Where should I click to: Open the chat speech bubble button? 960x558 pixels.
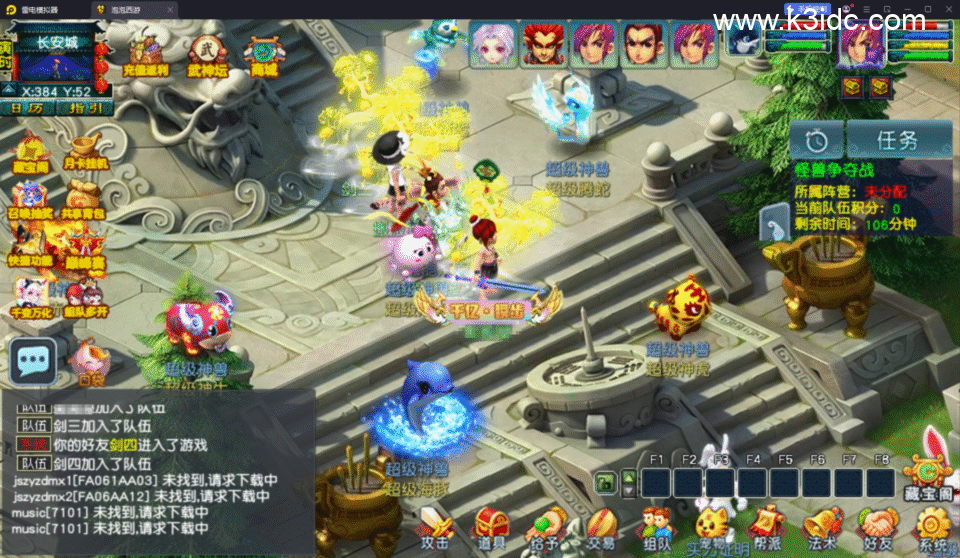pos(33,361)
